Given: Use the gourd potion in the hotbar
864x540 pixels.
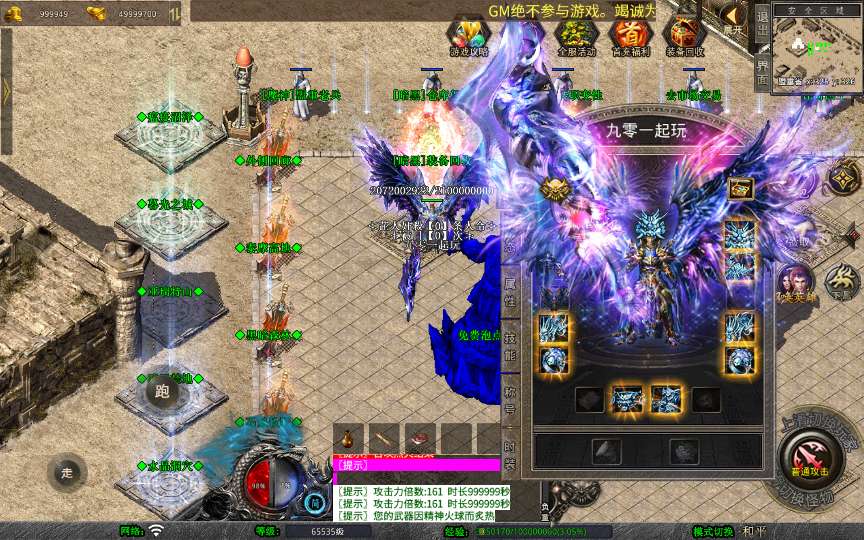Looking at the screenshot, I should 349,438.
